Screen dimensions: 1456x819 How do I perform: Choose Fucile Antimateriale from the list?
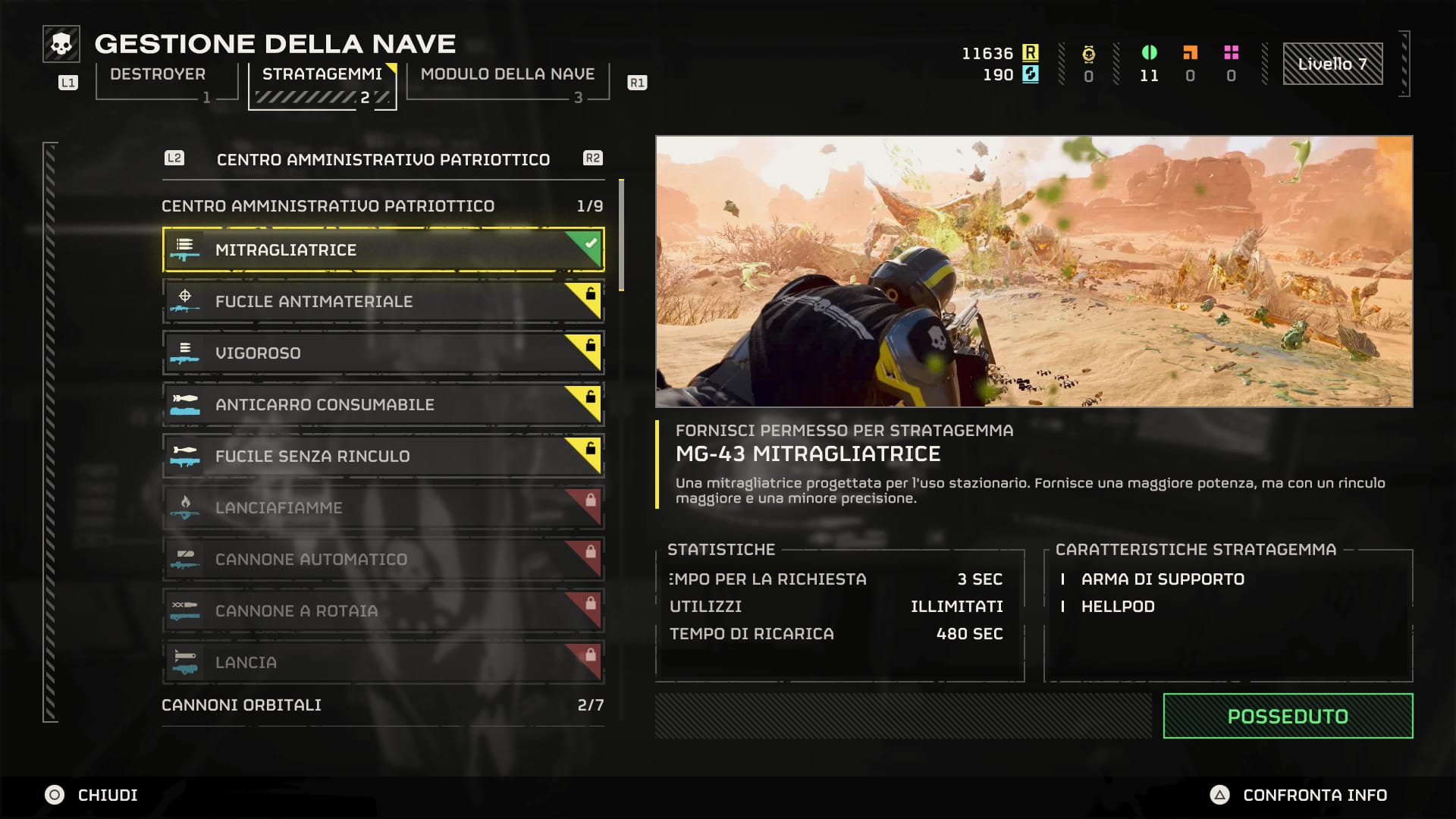coord(383,301)
